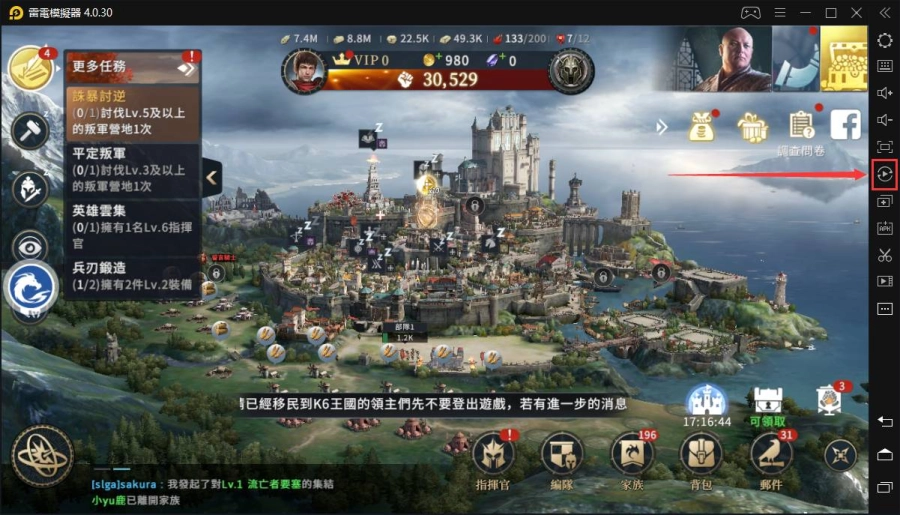Open the Facebook link icon
The width and height of the screenshot is (900, 515).
(846, 125)
